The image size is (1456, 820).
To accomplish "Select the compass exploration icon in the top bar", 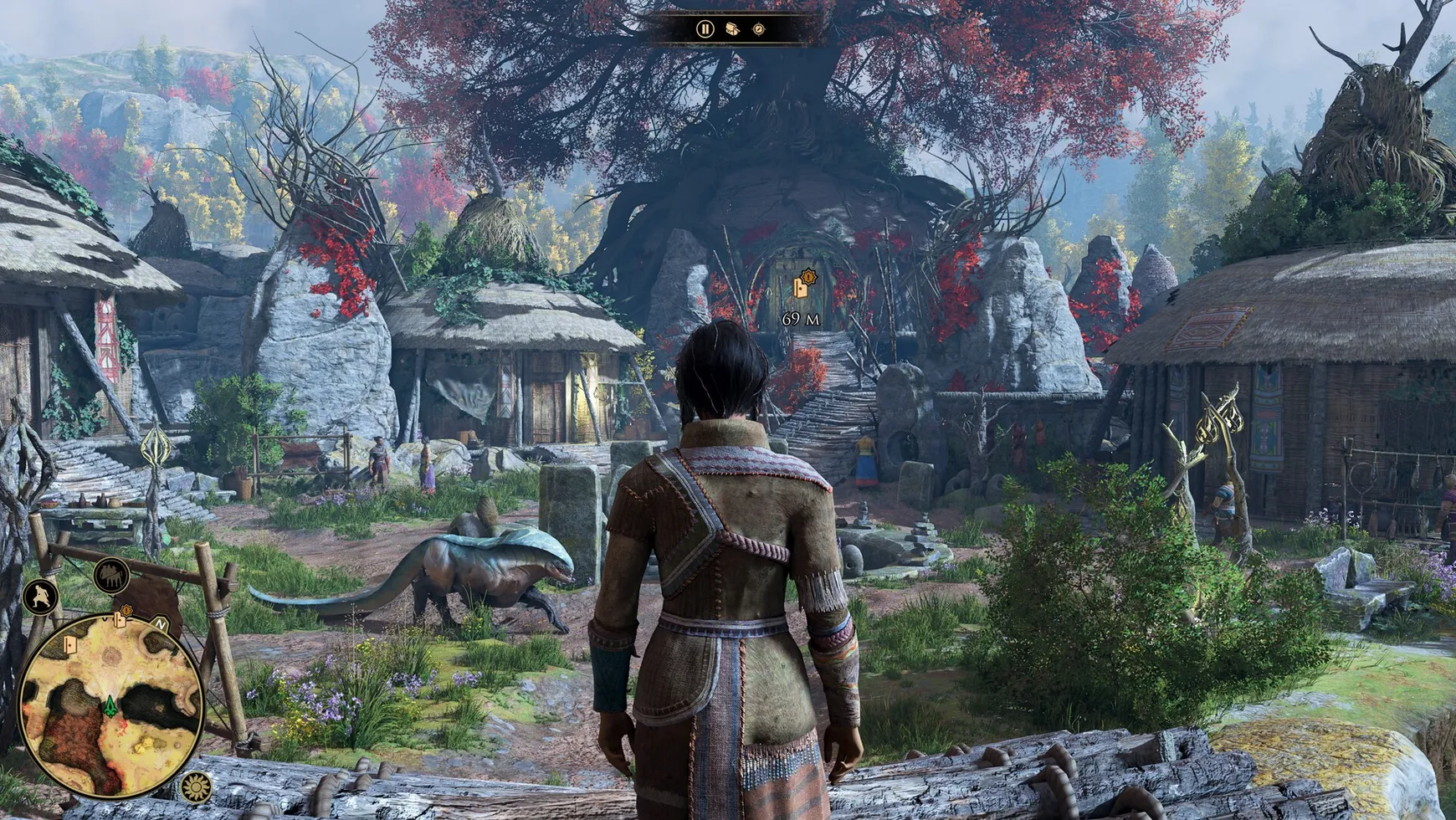I will pyautogui.click(x=759, y=29).
